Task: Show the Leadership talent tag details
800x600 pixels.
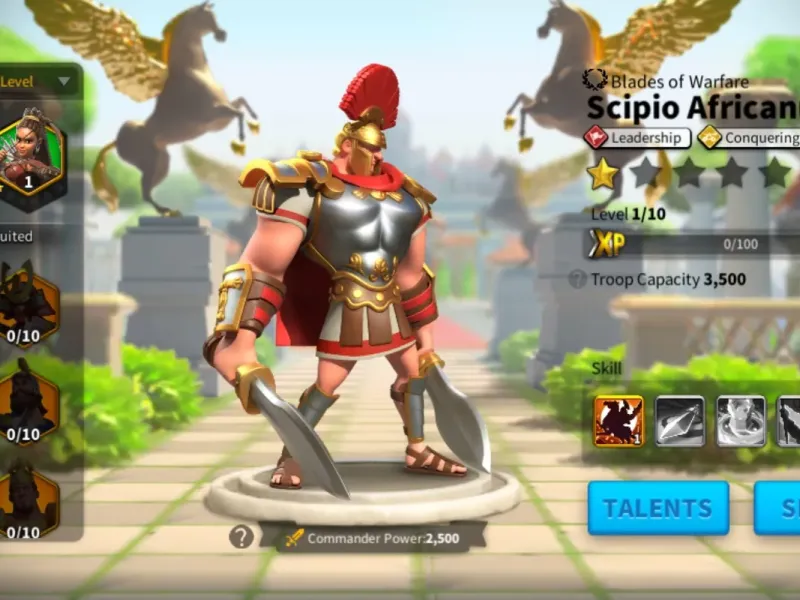Action: (x=637, y=138)
